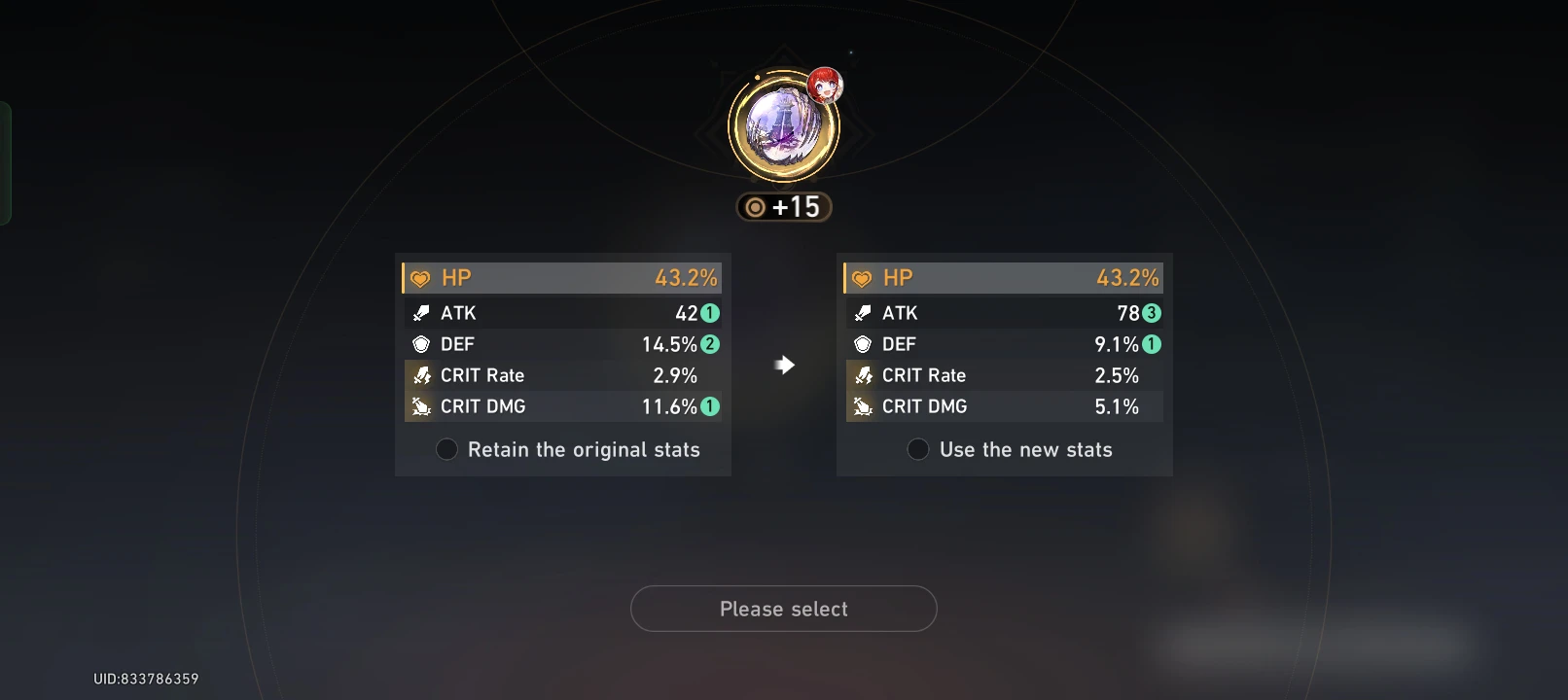
Task: Click the HP heart icon in the left panel
Action: (419, 277)
